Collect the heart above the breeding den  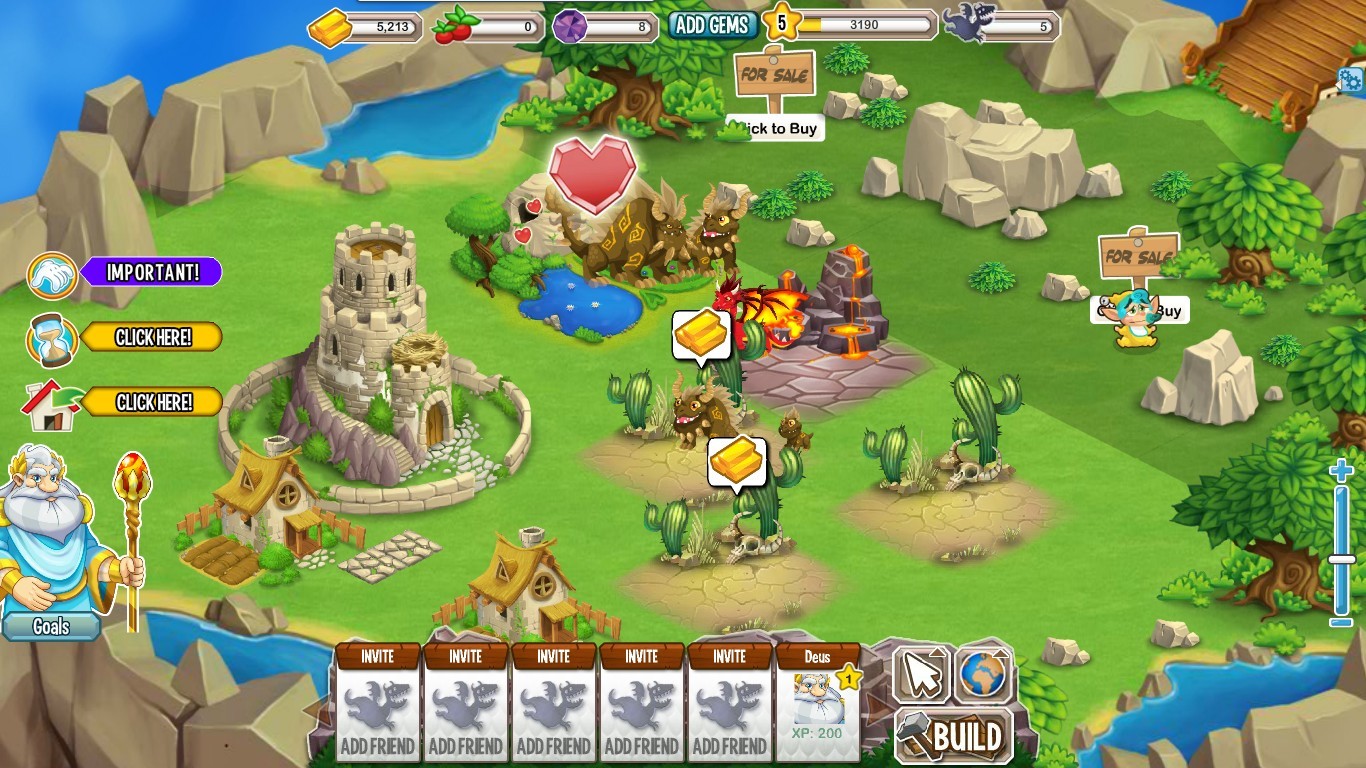tap(592, 175)
